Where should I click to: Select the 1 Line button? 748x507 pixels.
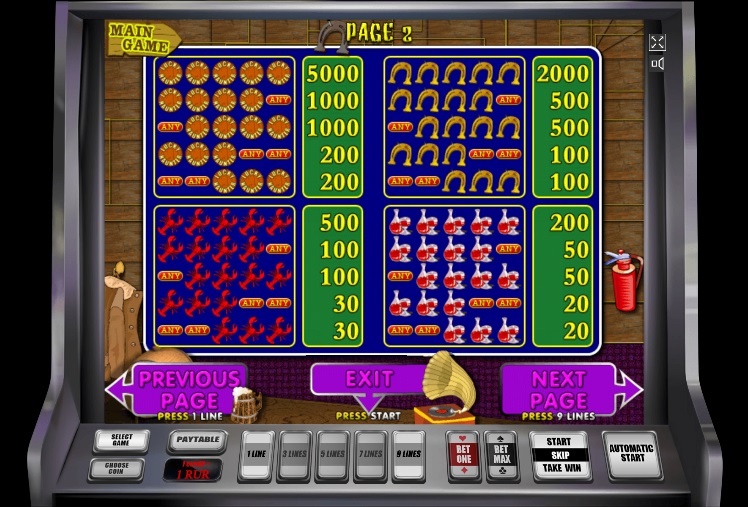(x=257, y=455)
